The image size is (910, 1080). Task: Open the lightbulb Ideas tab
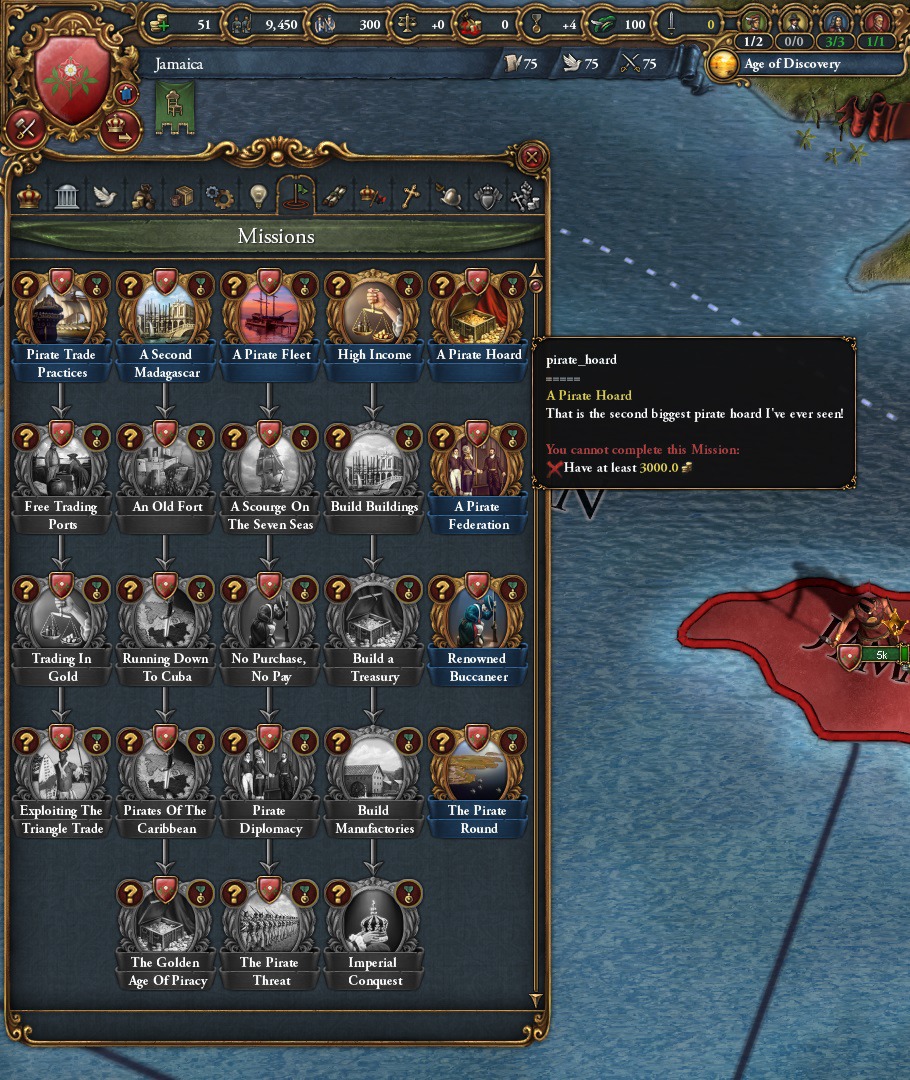(258, 195)
